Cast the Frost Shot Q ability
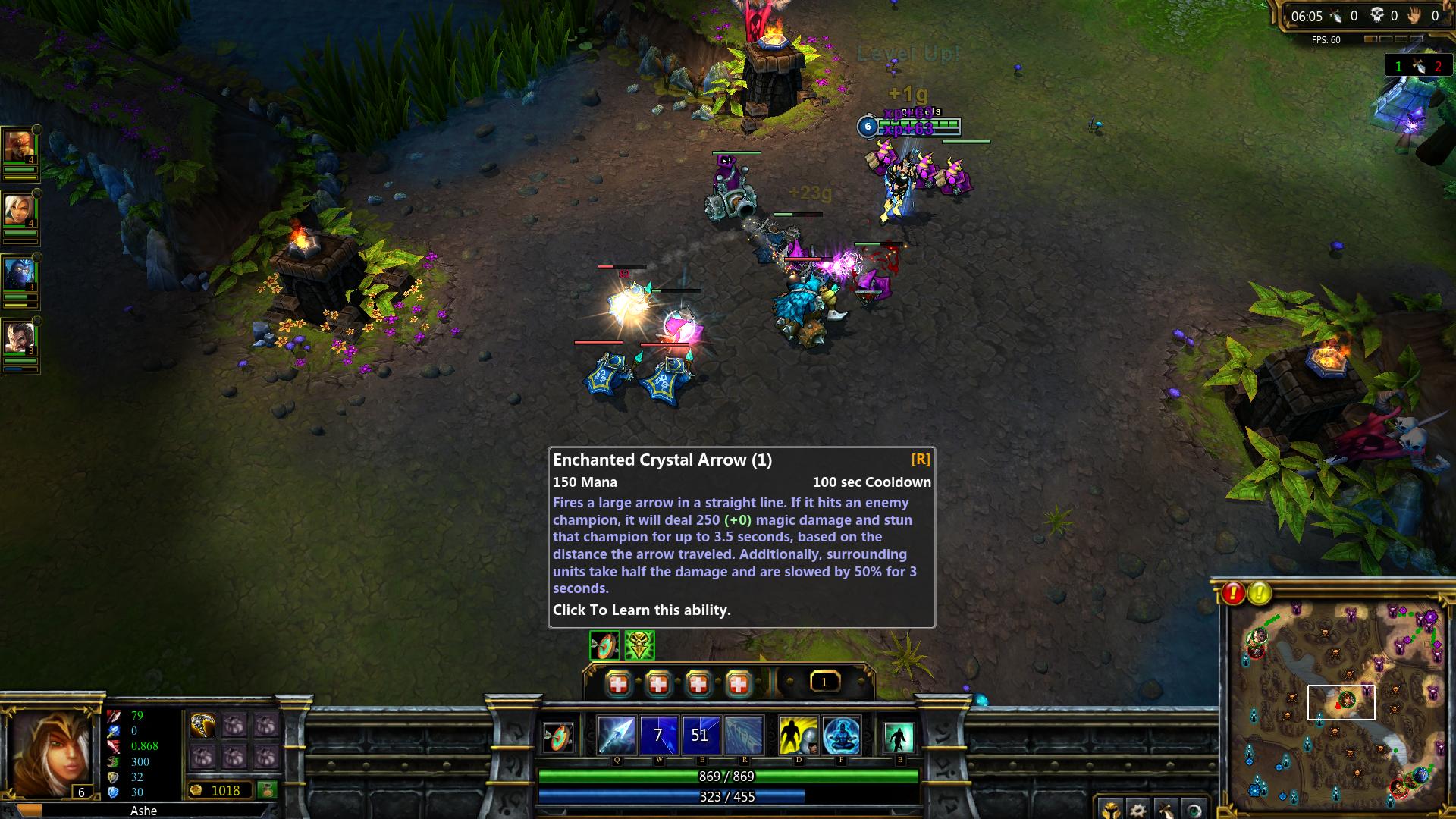The width and height of the screenshot is (1456, 819). (616, 734)
